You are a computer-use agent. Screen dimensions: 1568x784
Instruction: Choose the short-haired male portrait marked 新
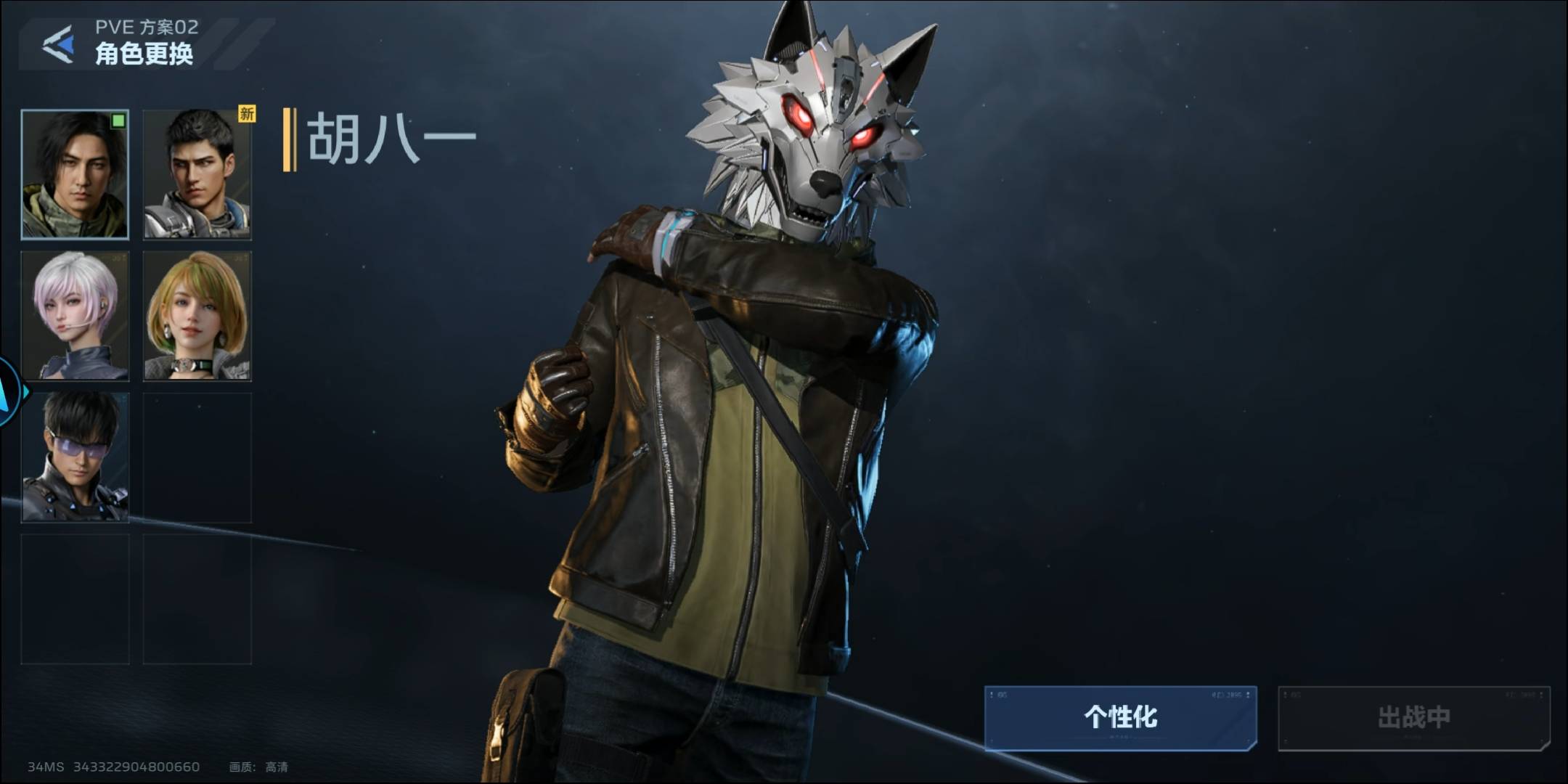click(x=197, y=174)
